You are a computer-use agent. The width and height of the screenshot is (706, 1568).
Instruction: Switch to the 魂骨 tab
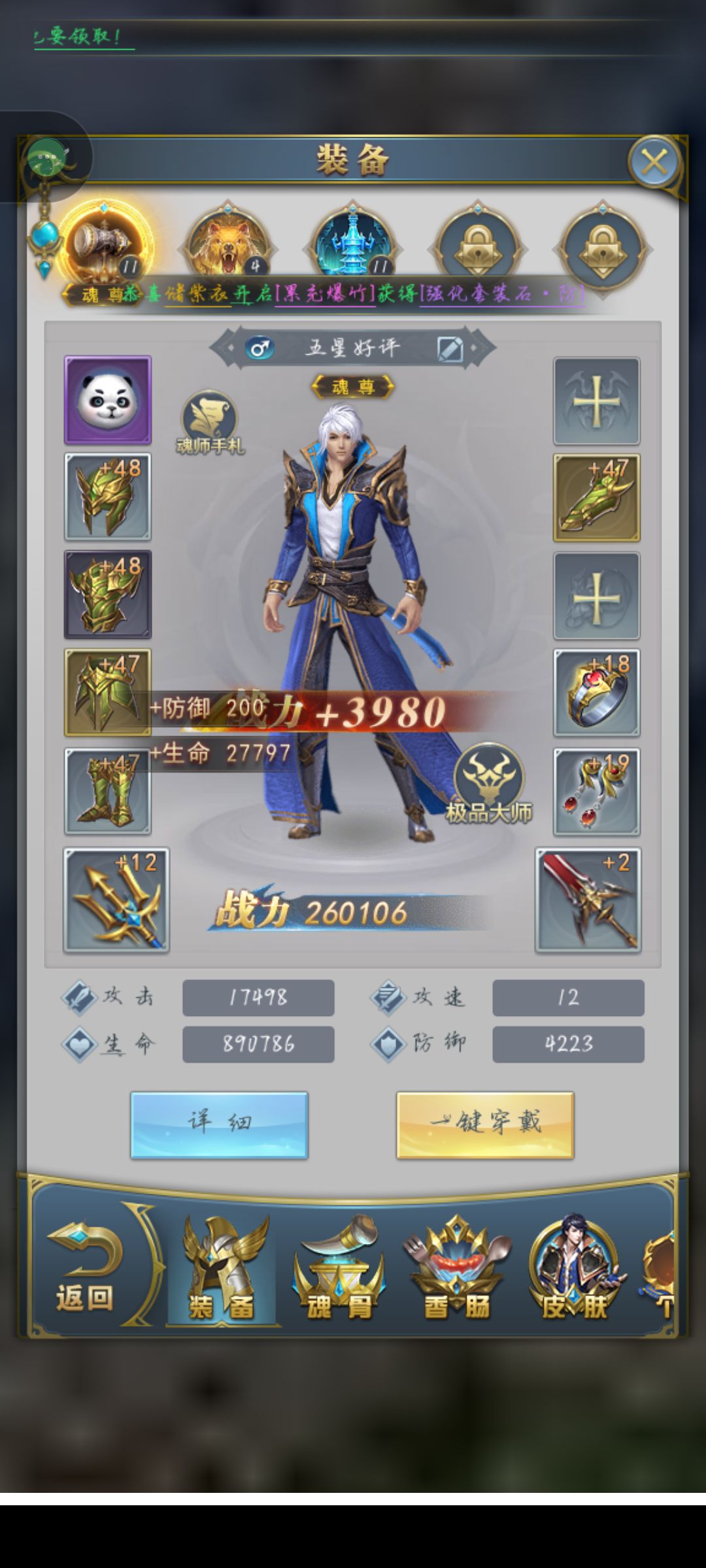coord(339,1271)
